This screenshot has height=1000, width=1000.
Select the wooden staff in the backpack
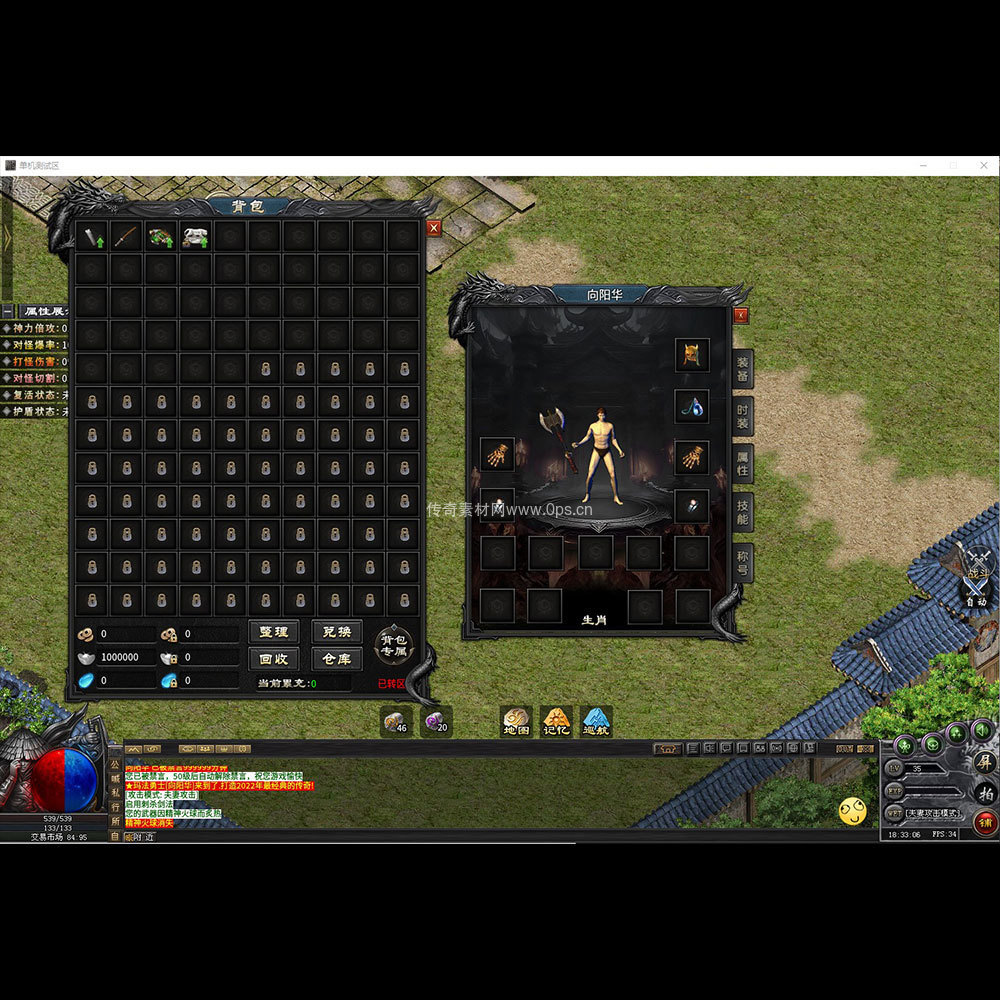coord(126,237)
